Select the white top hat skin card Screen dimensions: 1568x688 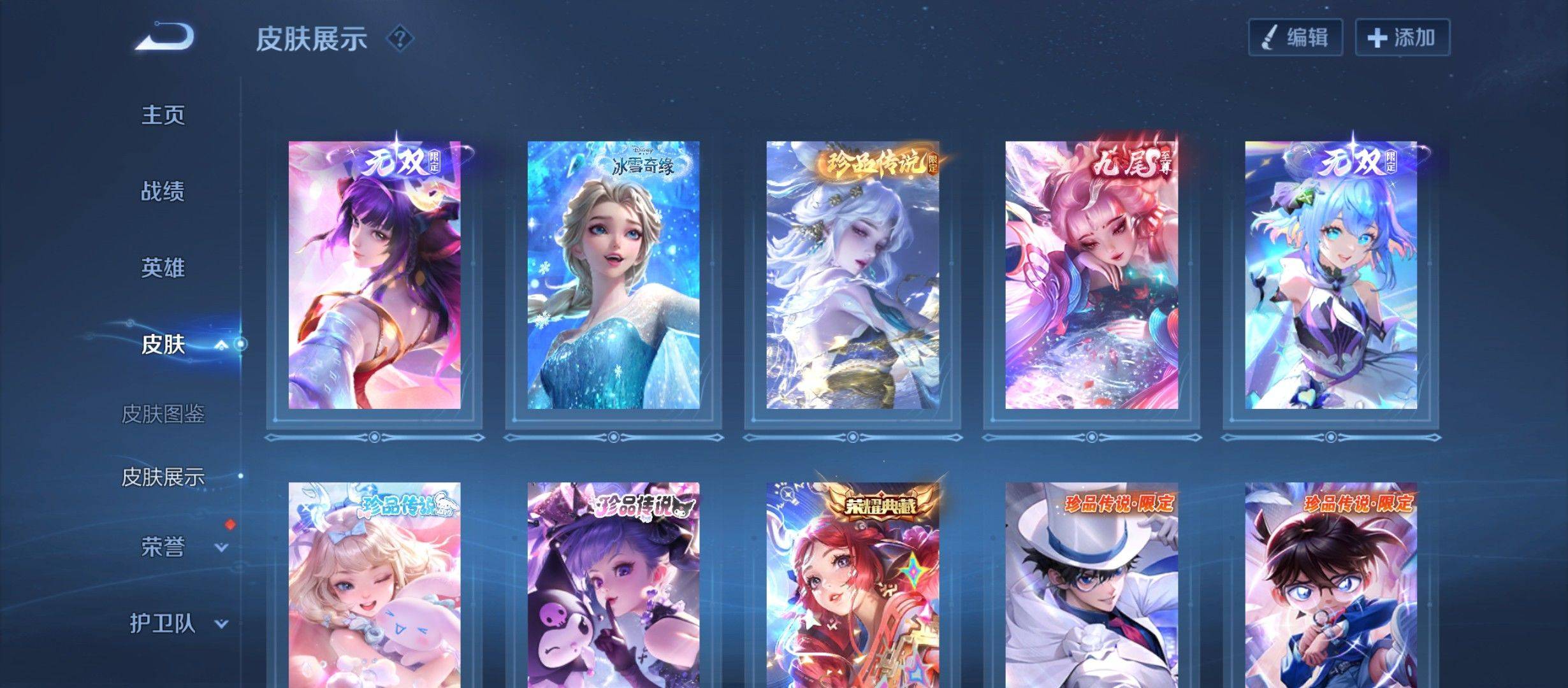pyautogui.click(x=1091, y=586)
